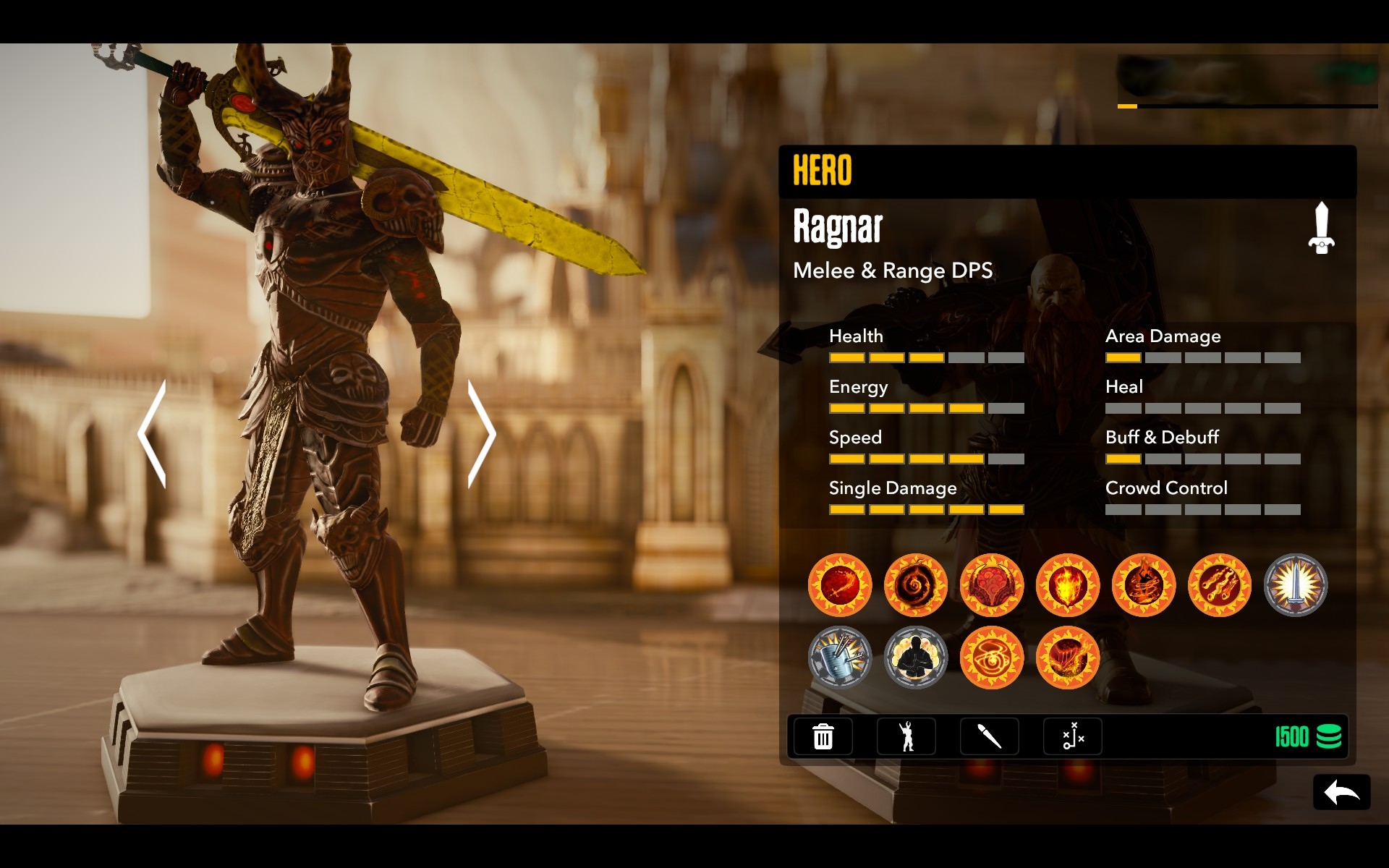
Task: Show the previous hero with left arrow
Action: [153, 434]
